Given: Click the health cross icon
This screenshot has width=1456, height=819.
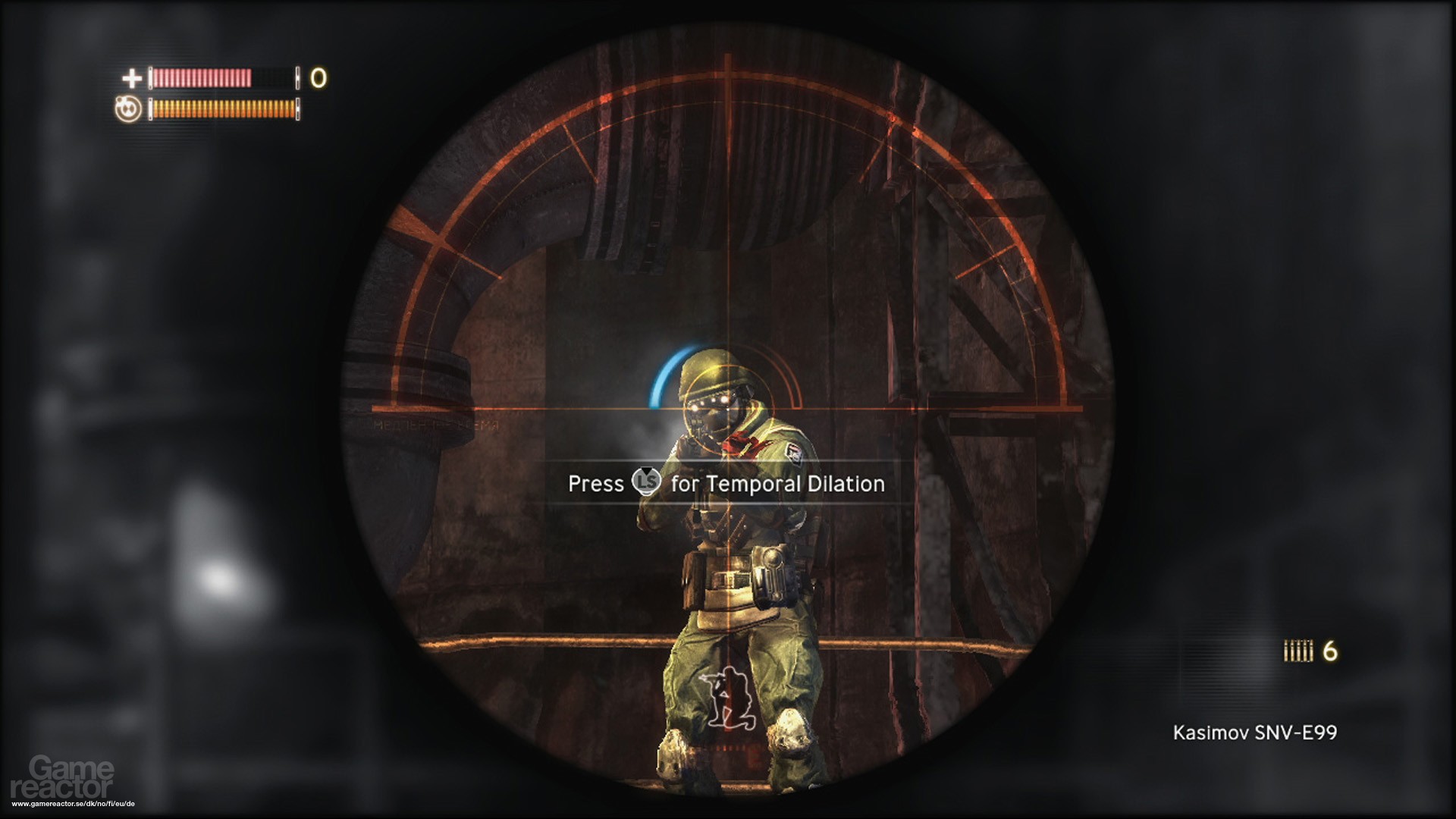Looking at the screenshot, I should pyautogui.click(x=132, y=78).
